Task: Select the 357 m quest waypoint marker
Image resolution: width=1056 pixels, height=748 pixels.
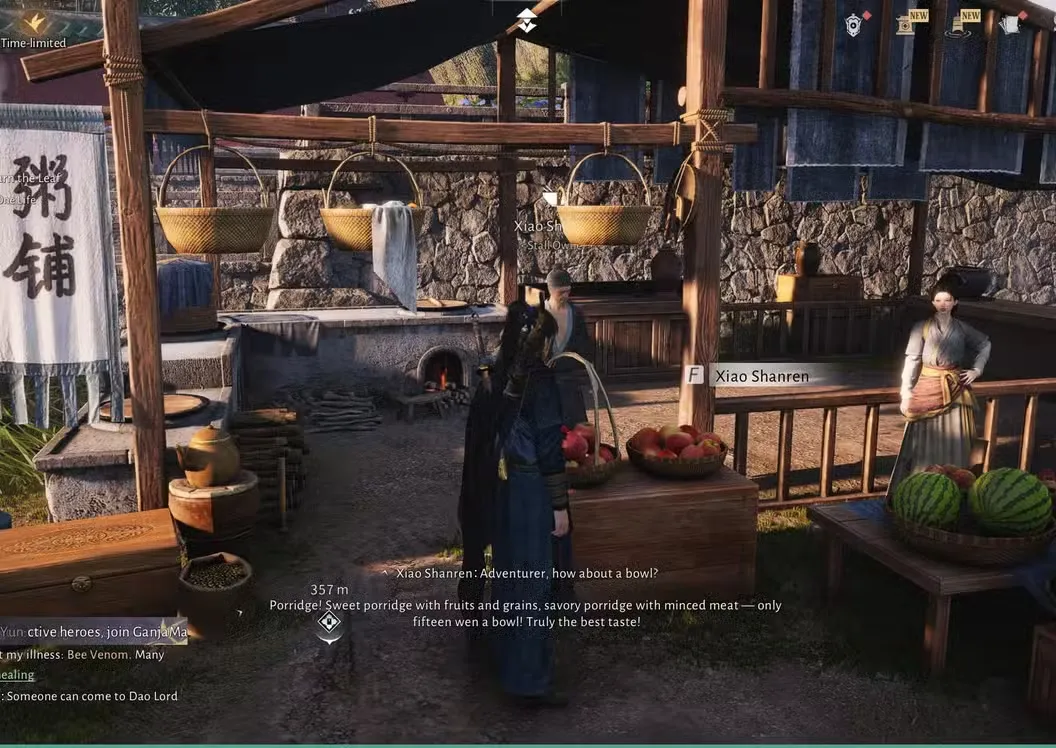Action: click(x=329, y=623)
